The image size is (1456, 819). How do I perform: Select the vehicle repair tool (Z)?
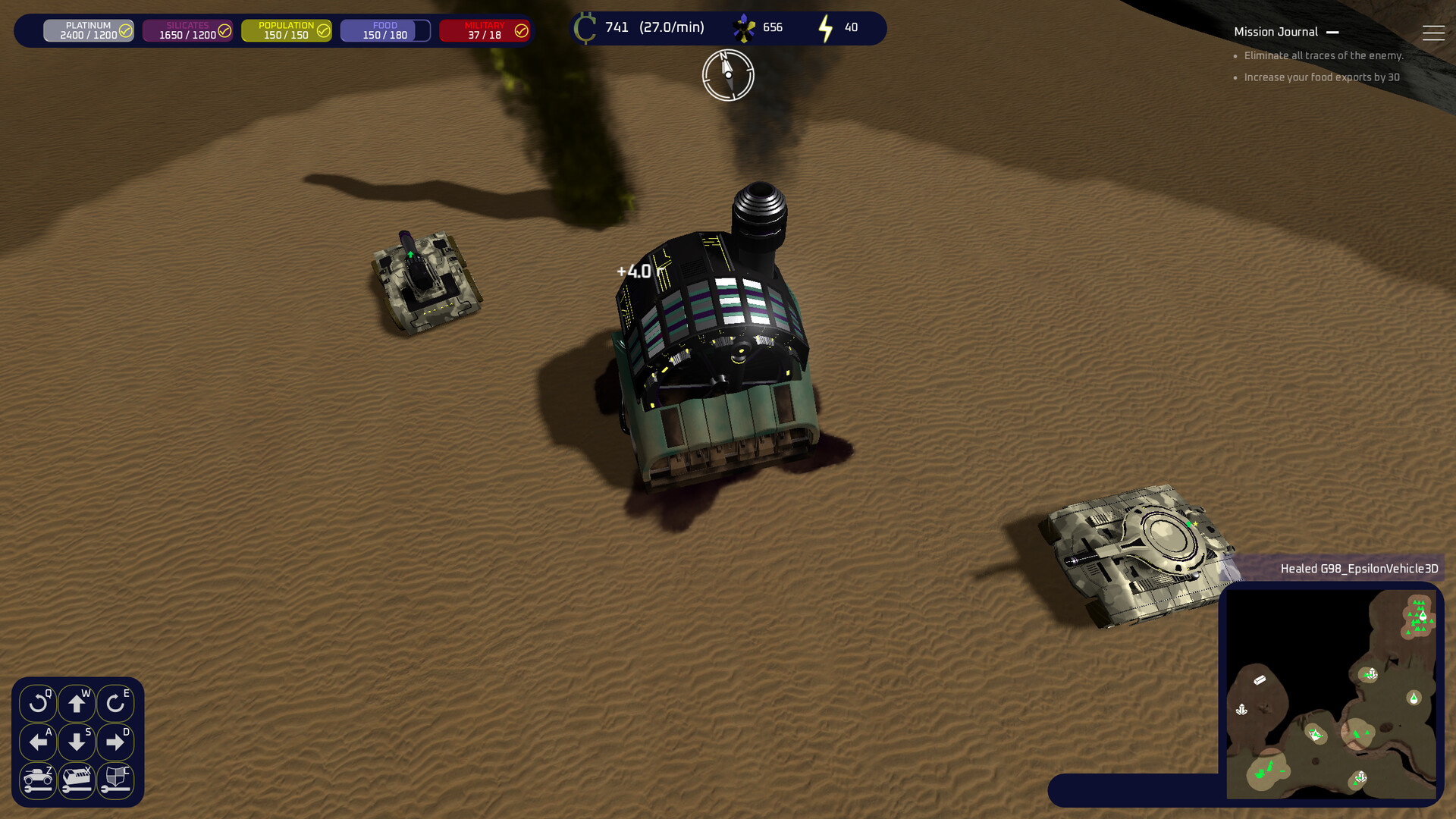click(39, 781)
